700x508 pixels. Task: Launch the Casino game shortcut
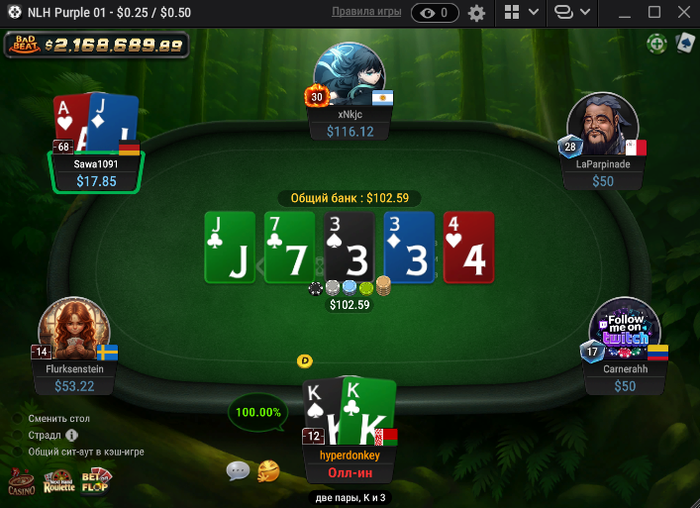[x=21, y=481]
